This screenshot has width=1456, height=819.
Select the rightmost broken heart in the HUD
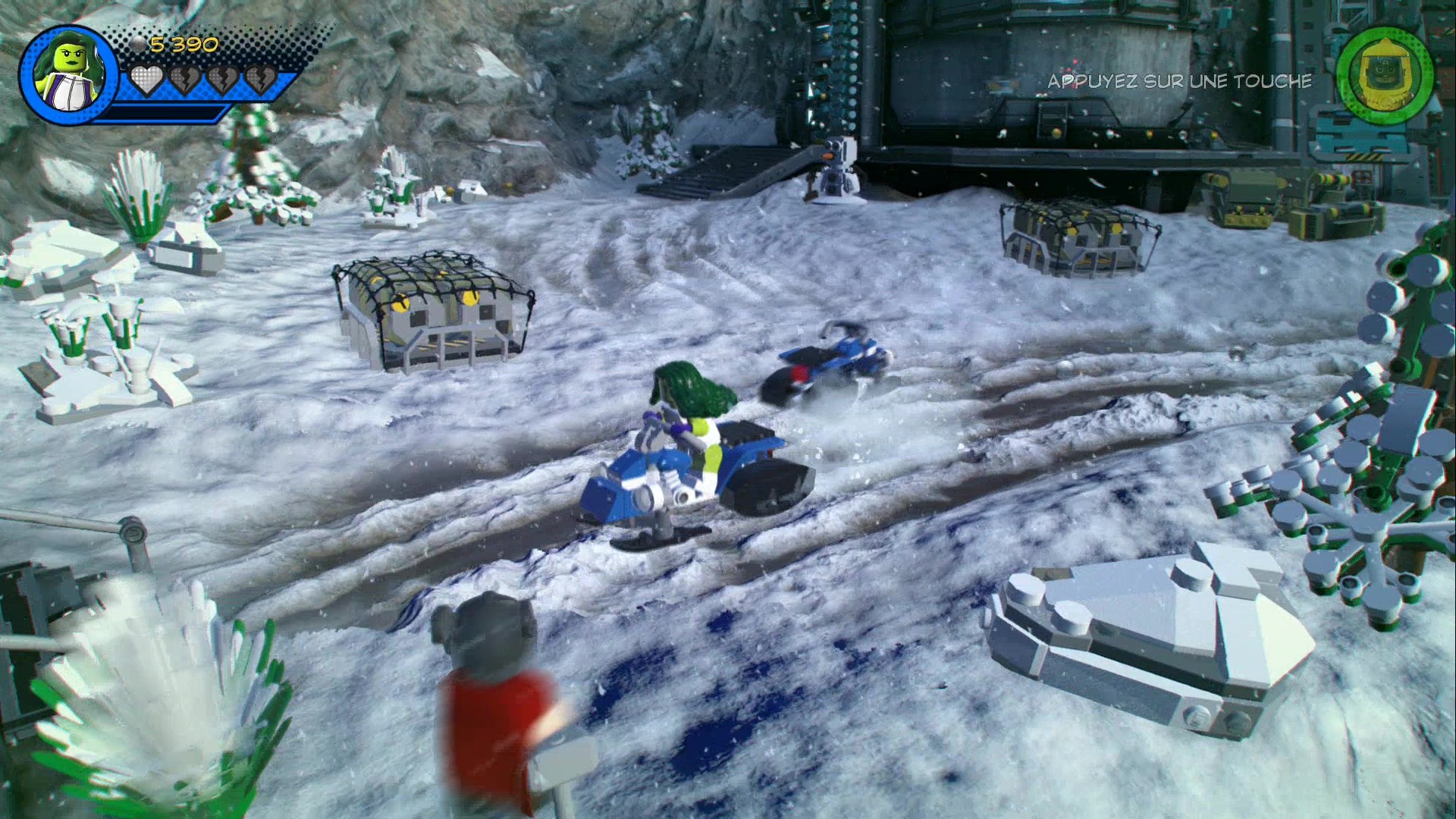pyautogui.click(x=262, y=80)
